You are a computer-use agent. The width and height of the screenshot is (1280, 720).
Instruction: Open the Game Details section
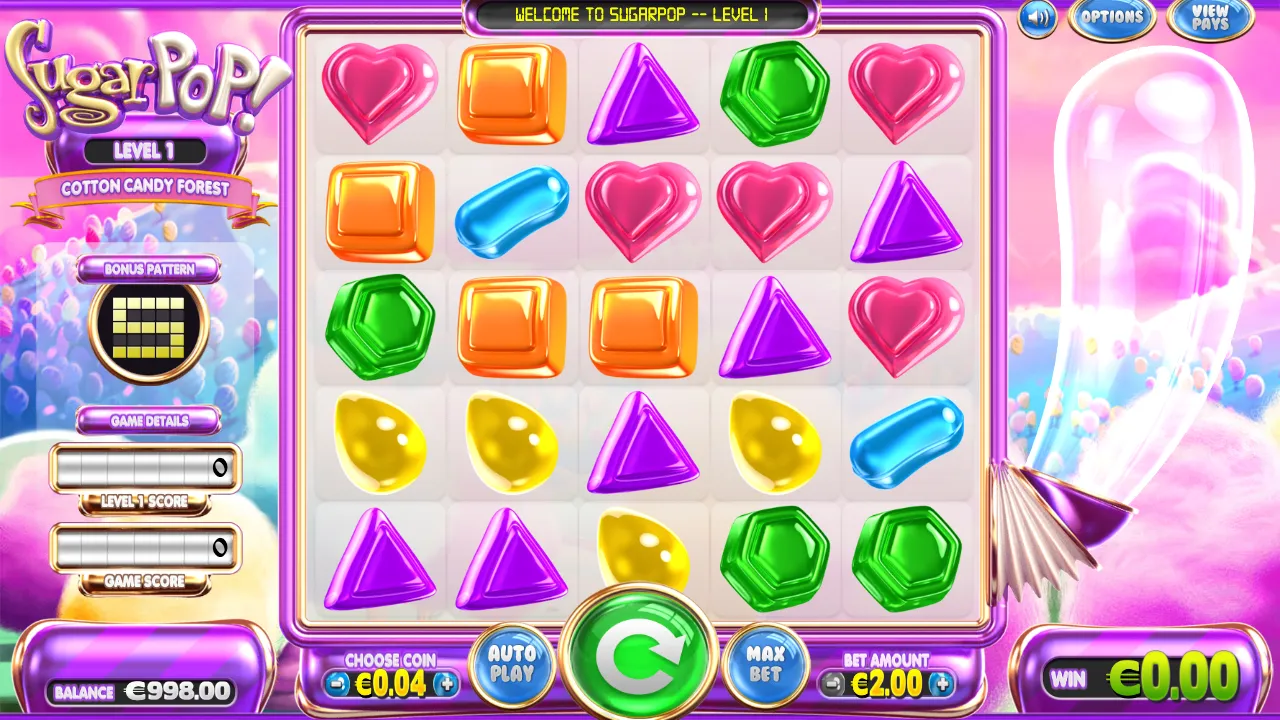coord(146,420)
